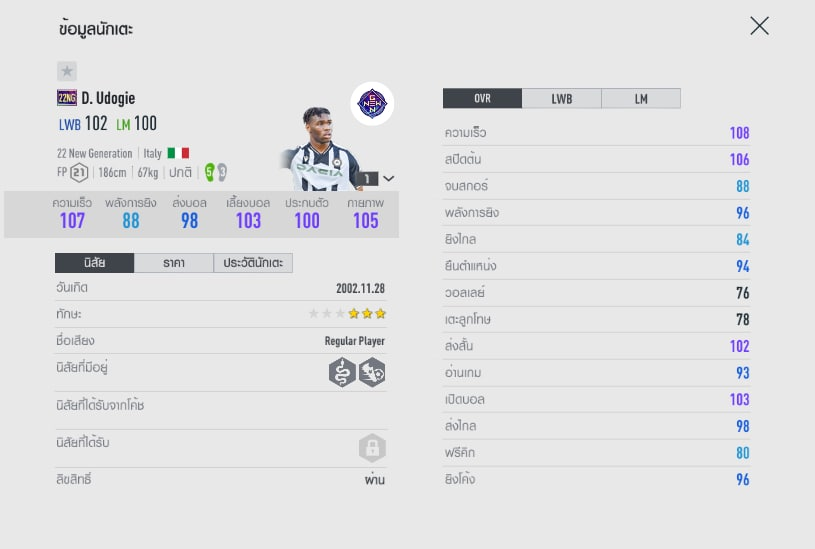Click the D. Udogie player portrait

318,150
